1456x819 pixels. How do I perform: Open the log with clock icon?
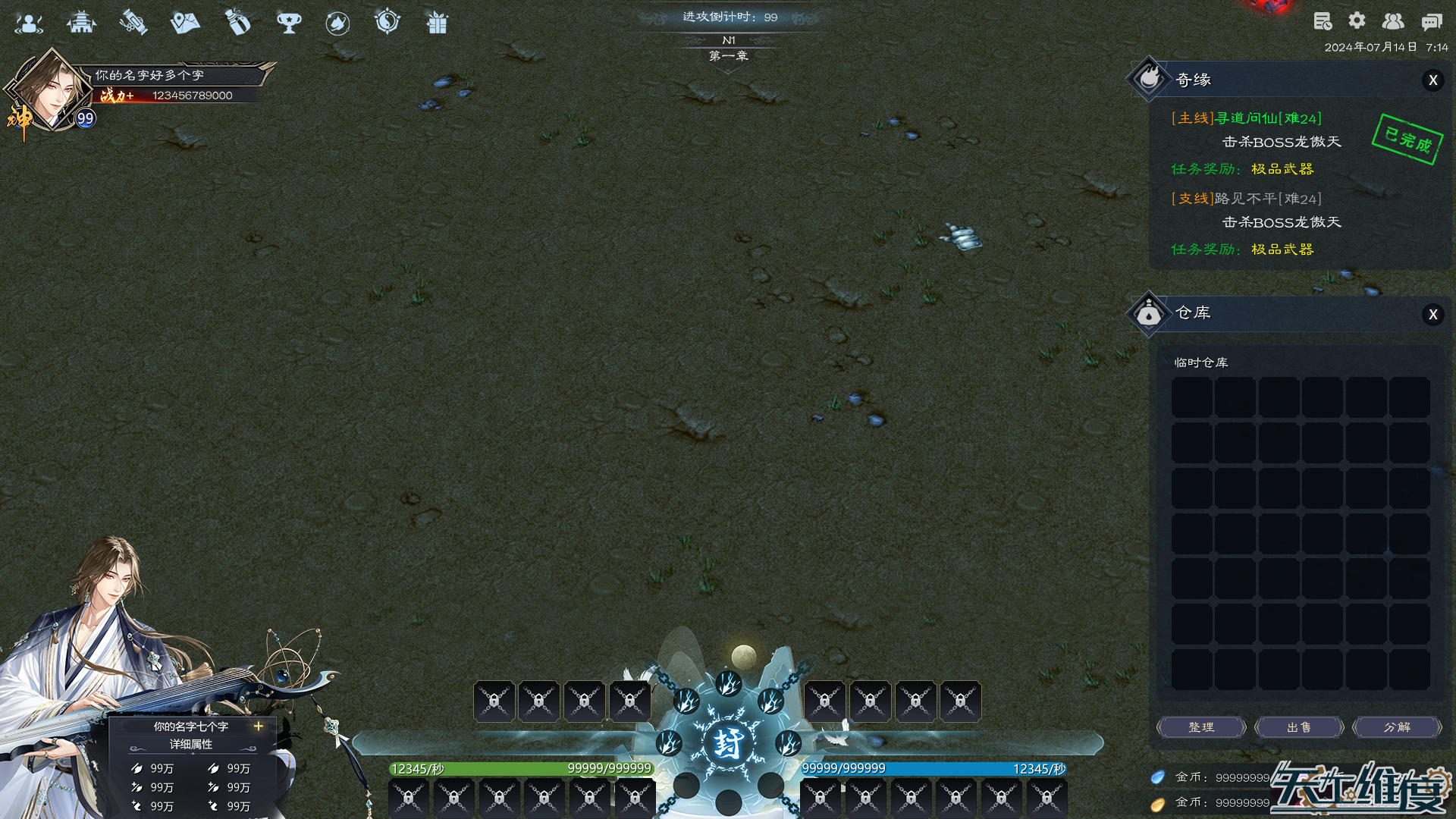coord(1323,21)
